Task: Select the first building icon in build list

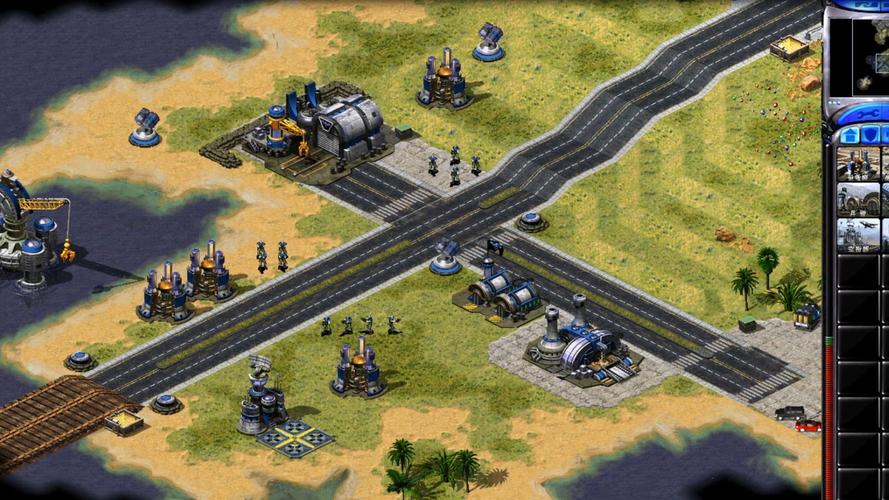Action: click(858, 164)
